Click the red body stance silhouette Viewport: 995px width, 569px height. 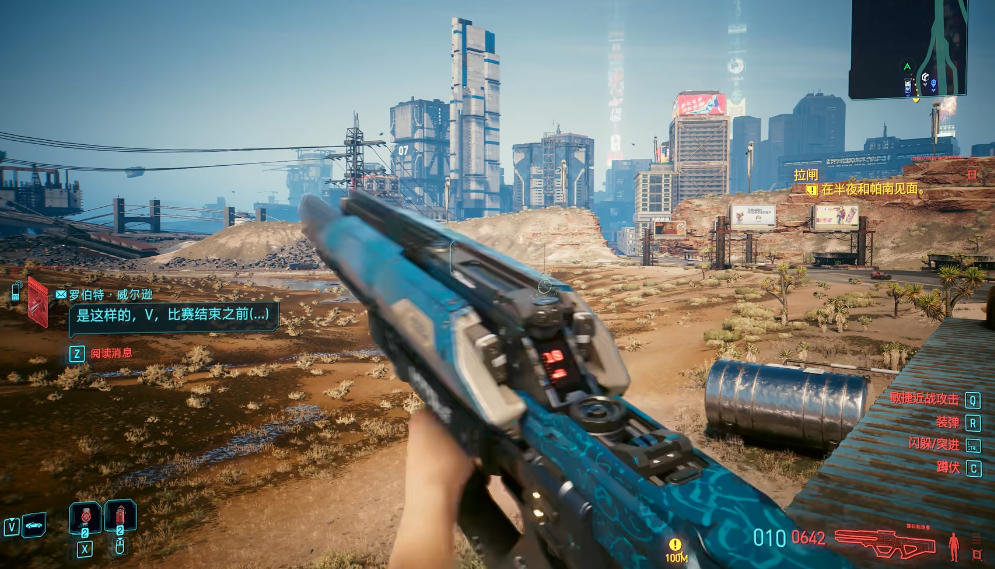coord(952,545)
